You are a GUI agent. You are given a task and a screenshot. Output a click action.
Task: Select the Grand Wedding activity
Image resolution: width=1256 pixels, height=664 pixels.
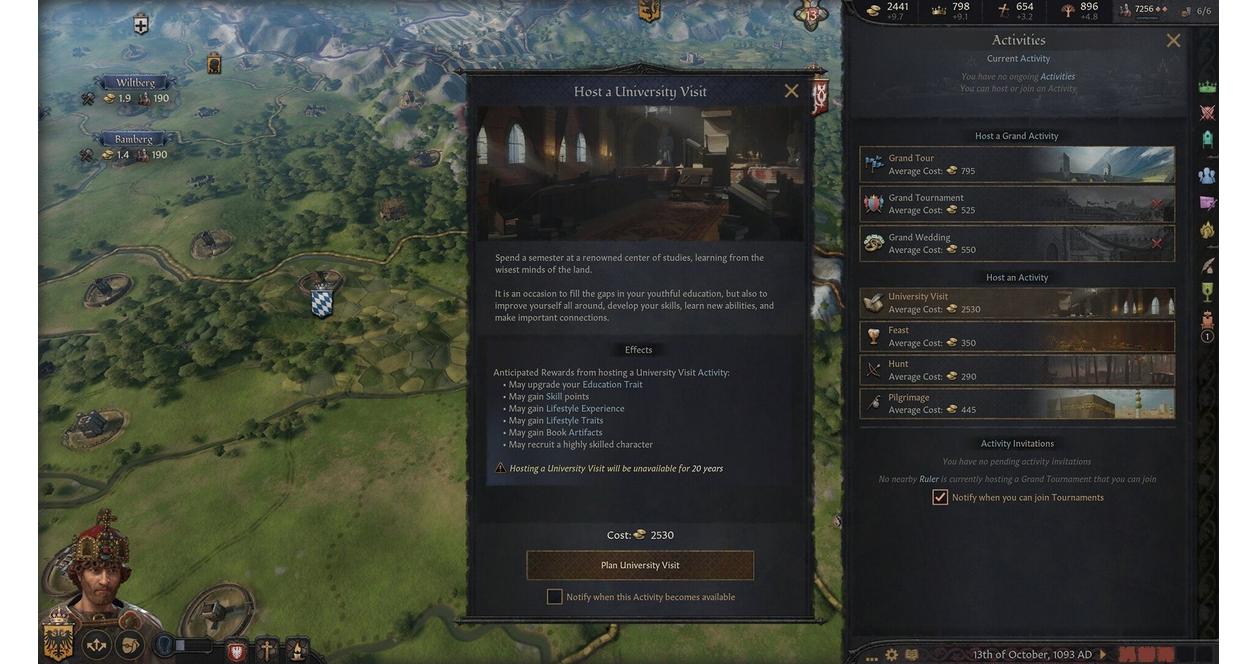click(x=1016, y=244)
